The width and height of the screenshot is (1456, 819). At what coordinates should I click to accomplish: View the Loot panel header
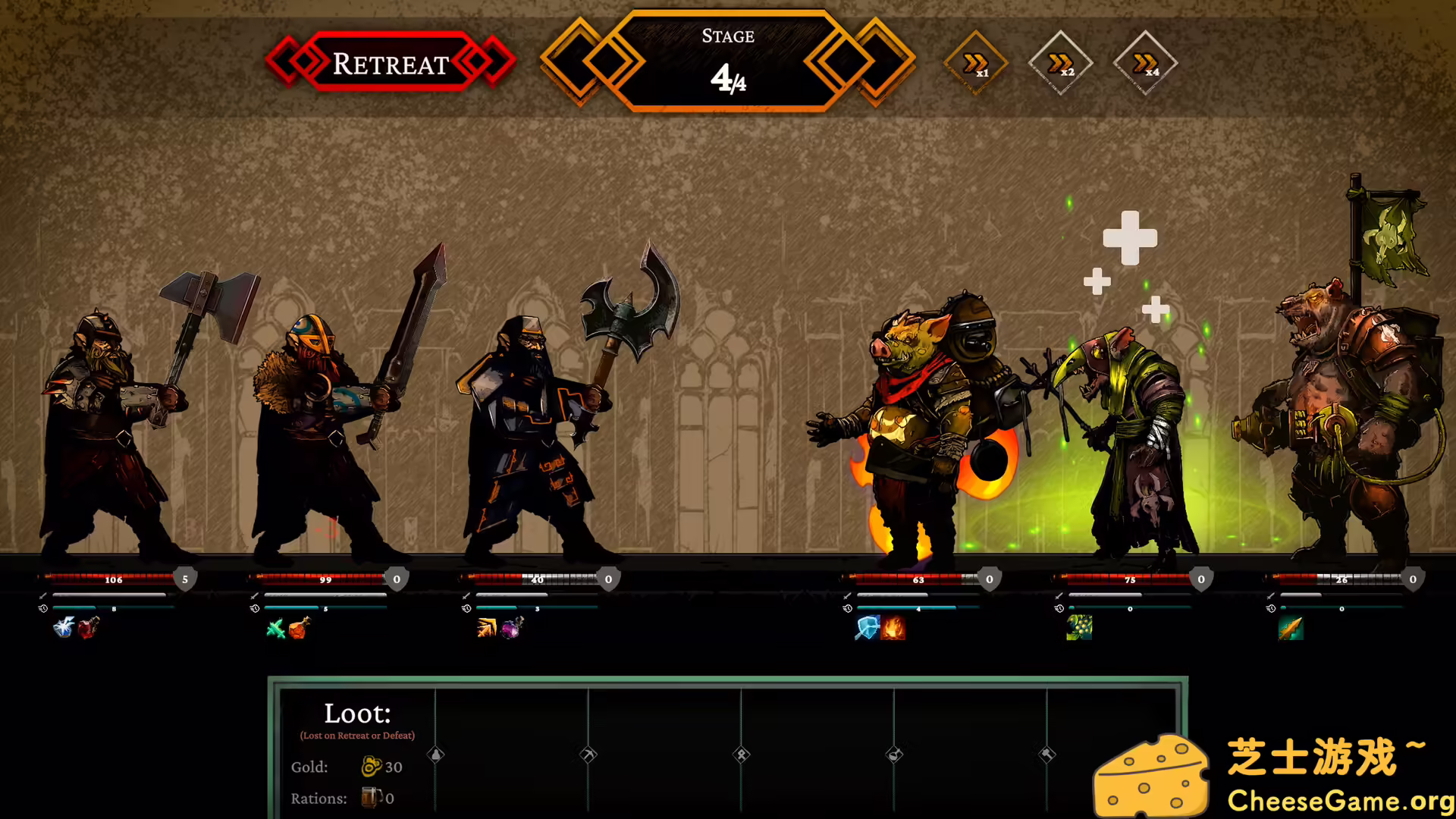pos(358,713)
